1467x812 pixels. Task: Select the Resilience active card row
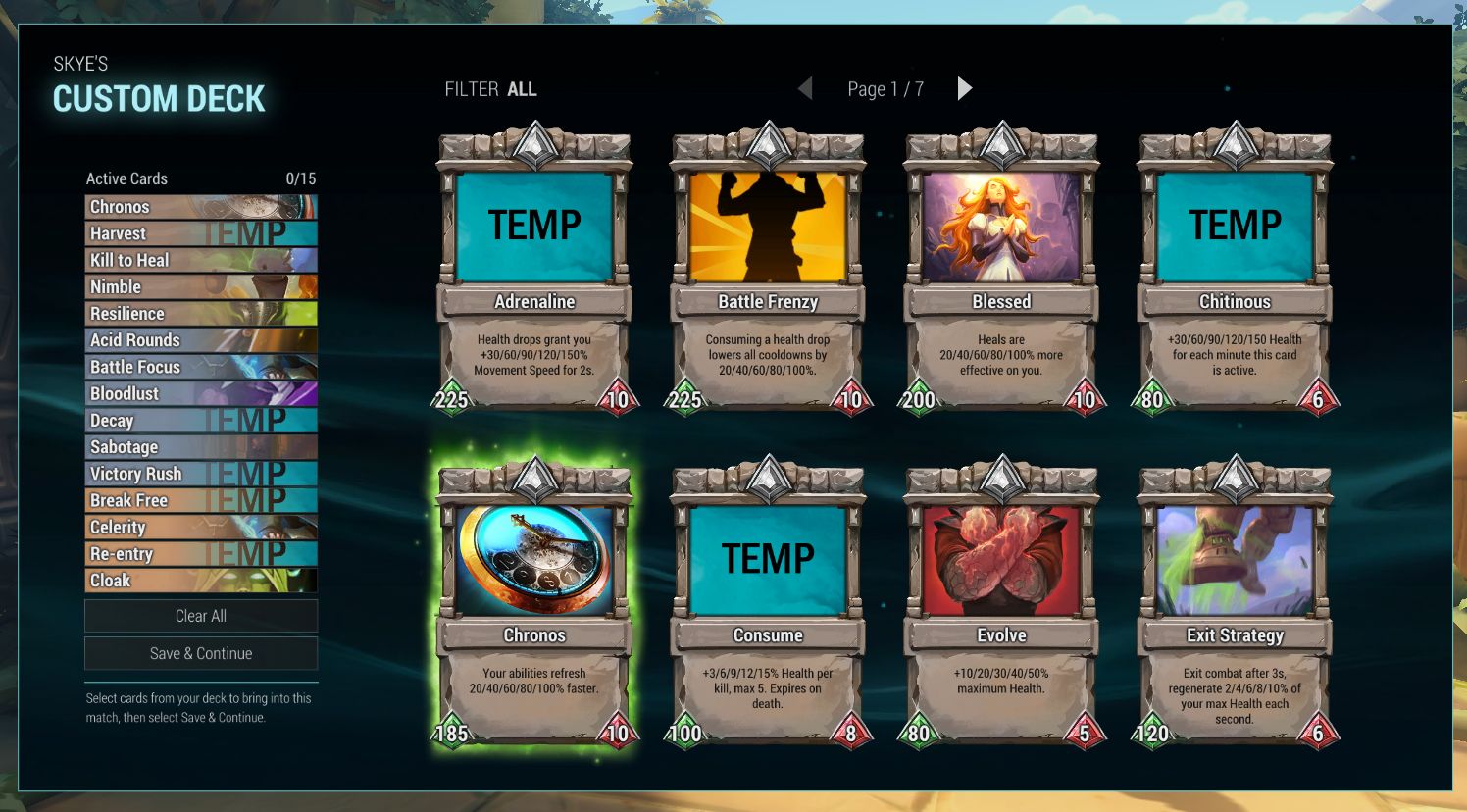[x=201, y=314]
